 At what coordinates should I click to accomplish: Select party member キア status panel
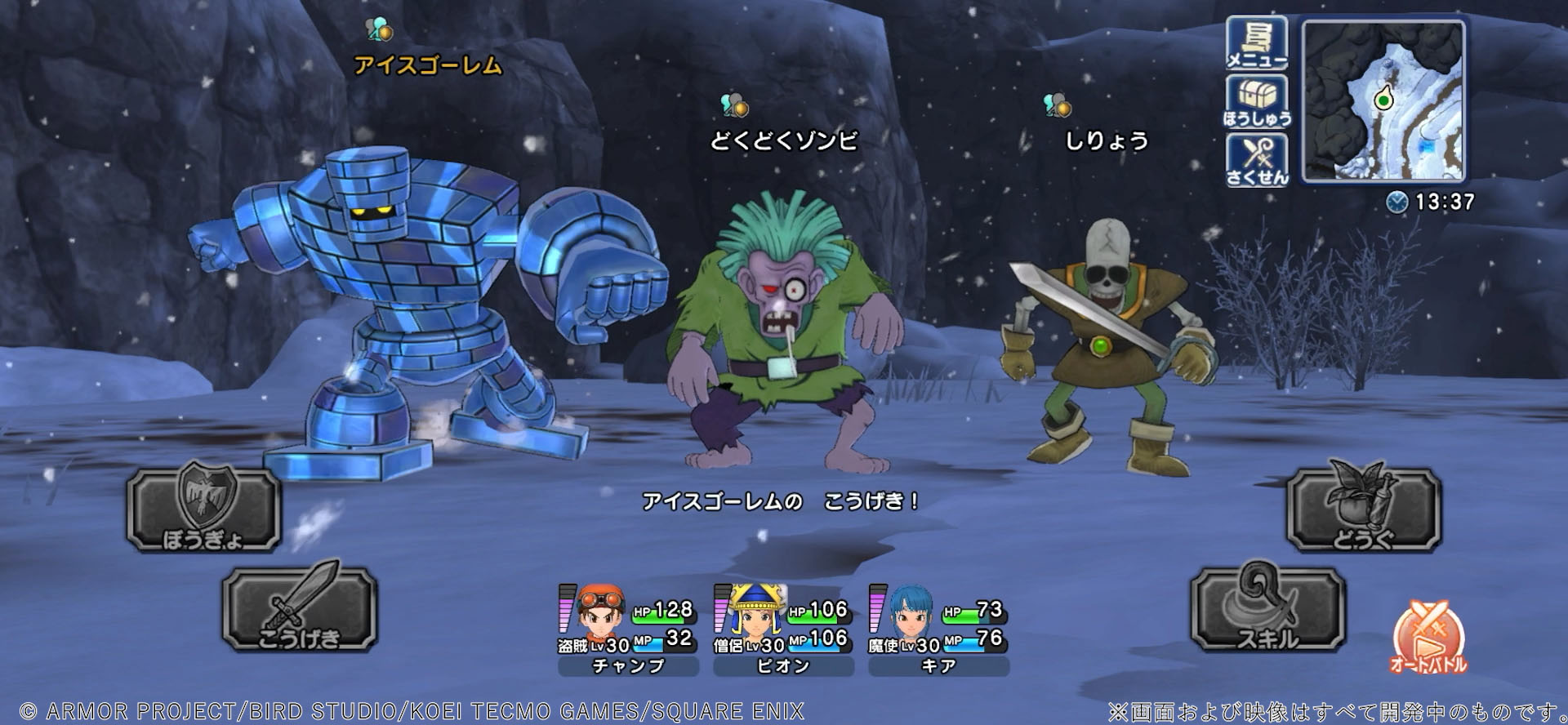pos(938,630)
